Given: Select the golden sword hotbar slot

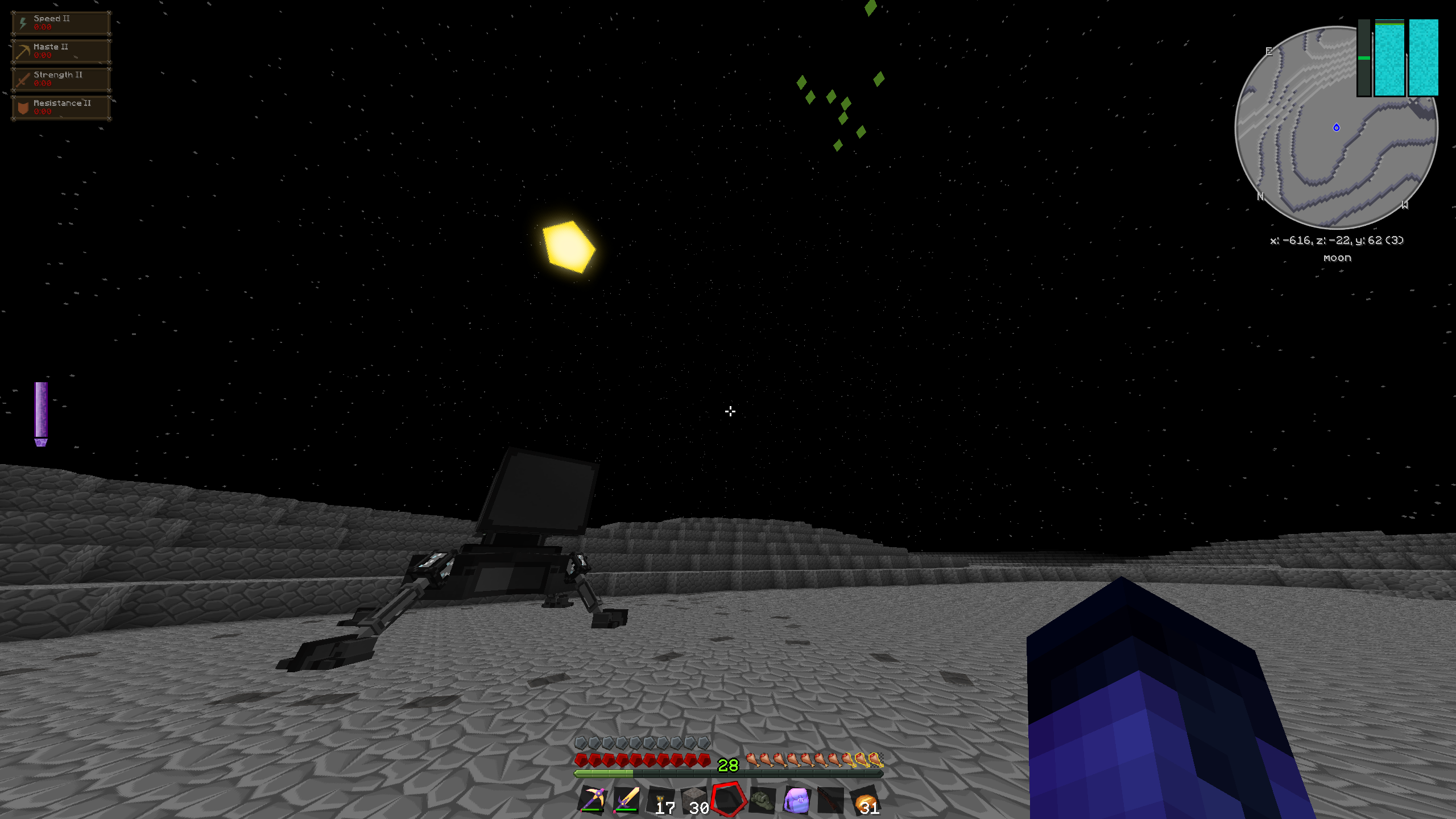Looking at the screenshot, I should click(626, 800).
